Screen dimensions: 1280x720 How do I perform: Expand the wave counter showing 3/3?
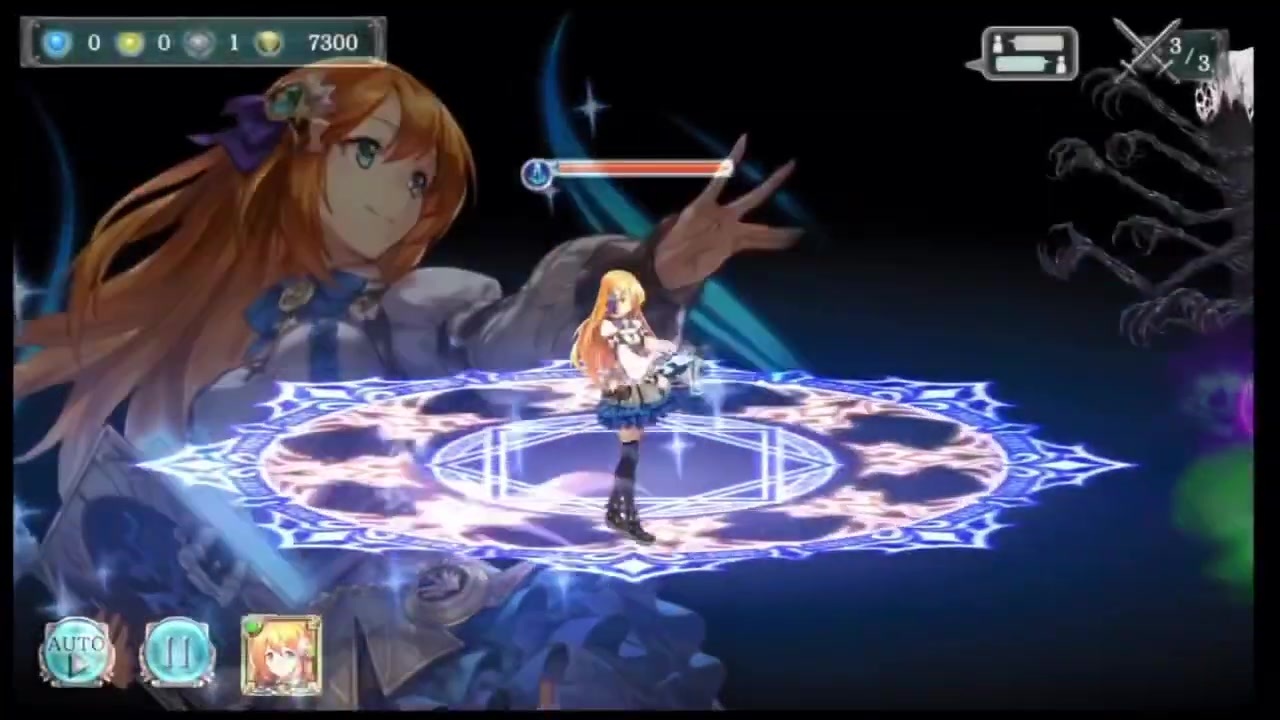[1188, 55]
